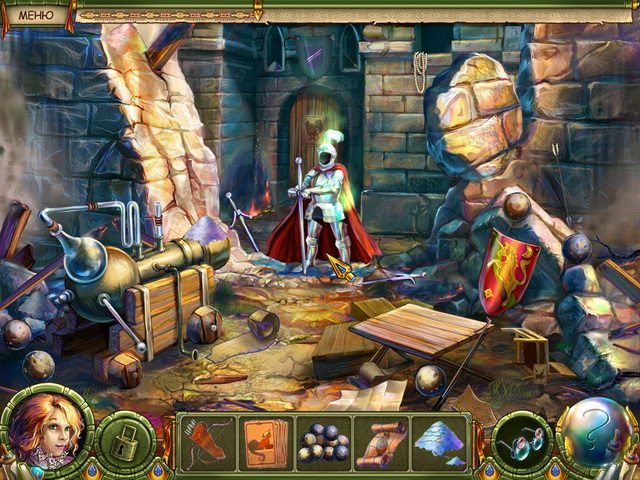Choose the orange cards inventory item
The image size is (640, 480).
265,440
